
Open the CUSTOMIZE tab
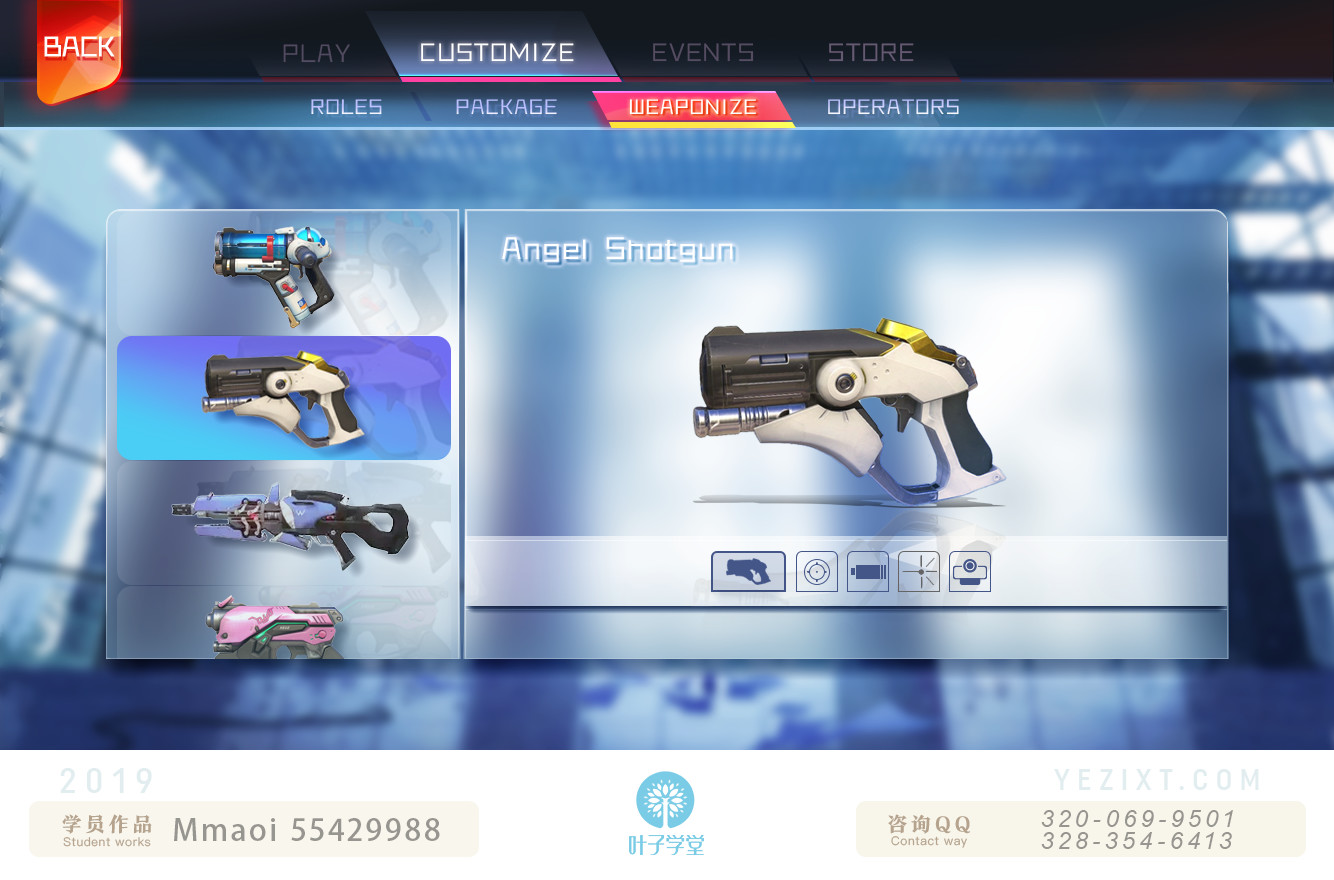point(497,53)
